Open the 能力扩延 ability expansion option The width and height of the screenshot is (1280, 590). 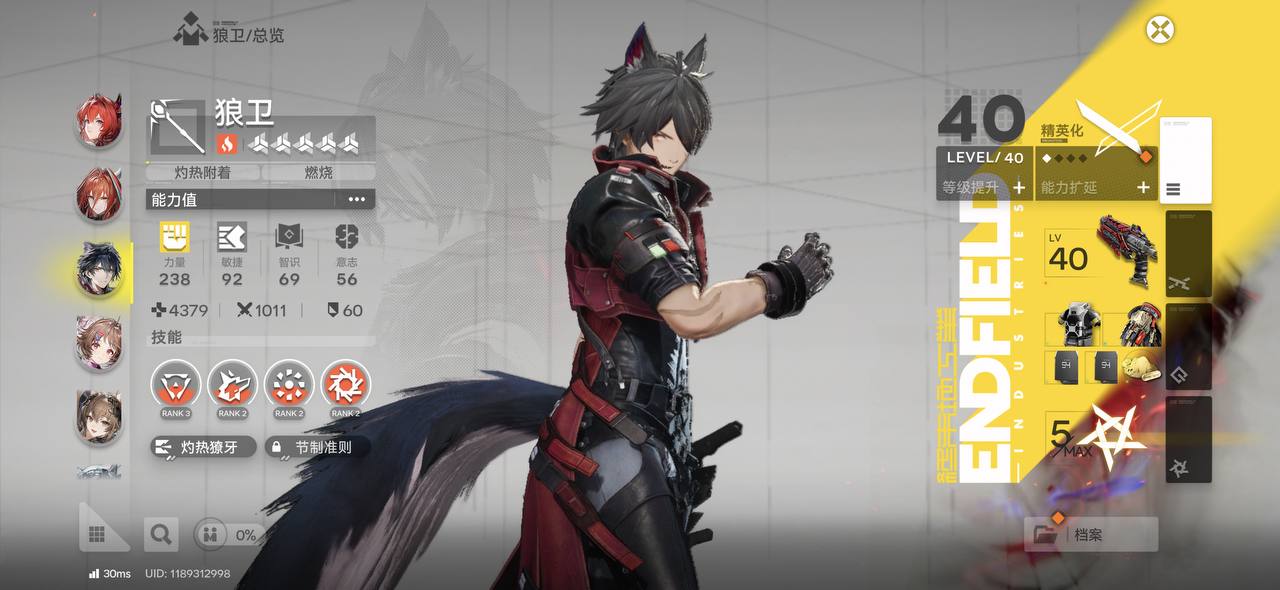point(1096,187)
